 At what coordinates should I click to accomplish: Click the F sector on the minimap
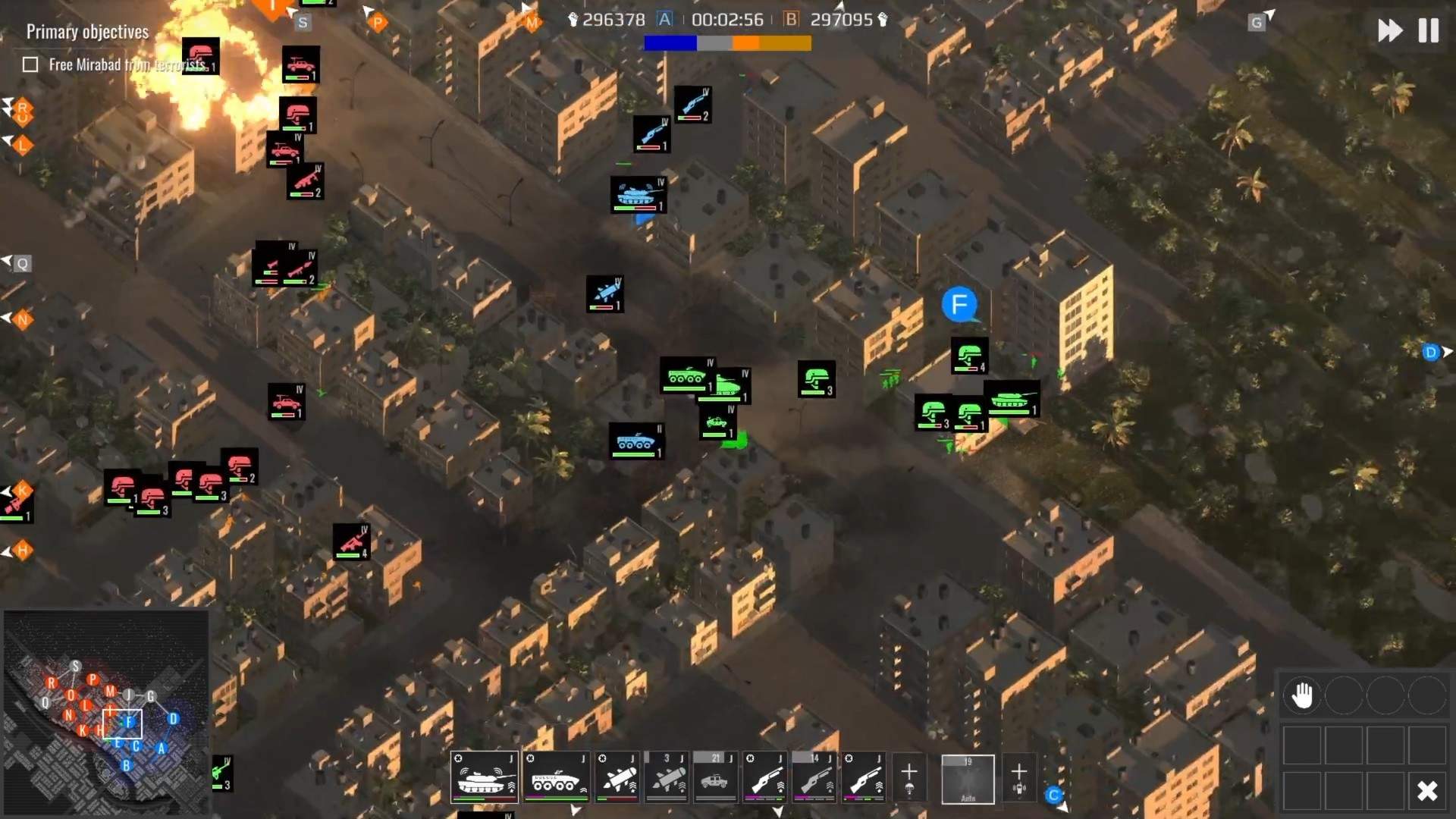point(129,723)
